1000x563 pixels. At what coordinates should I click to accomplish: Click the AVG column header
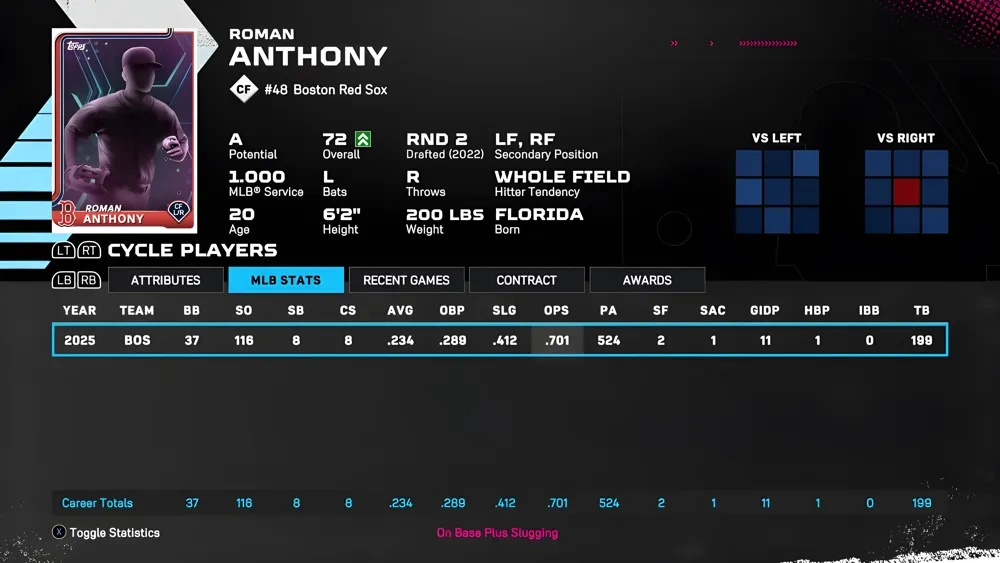(400, 311)
